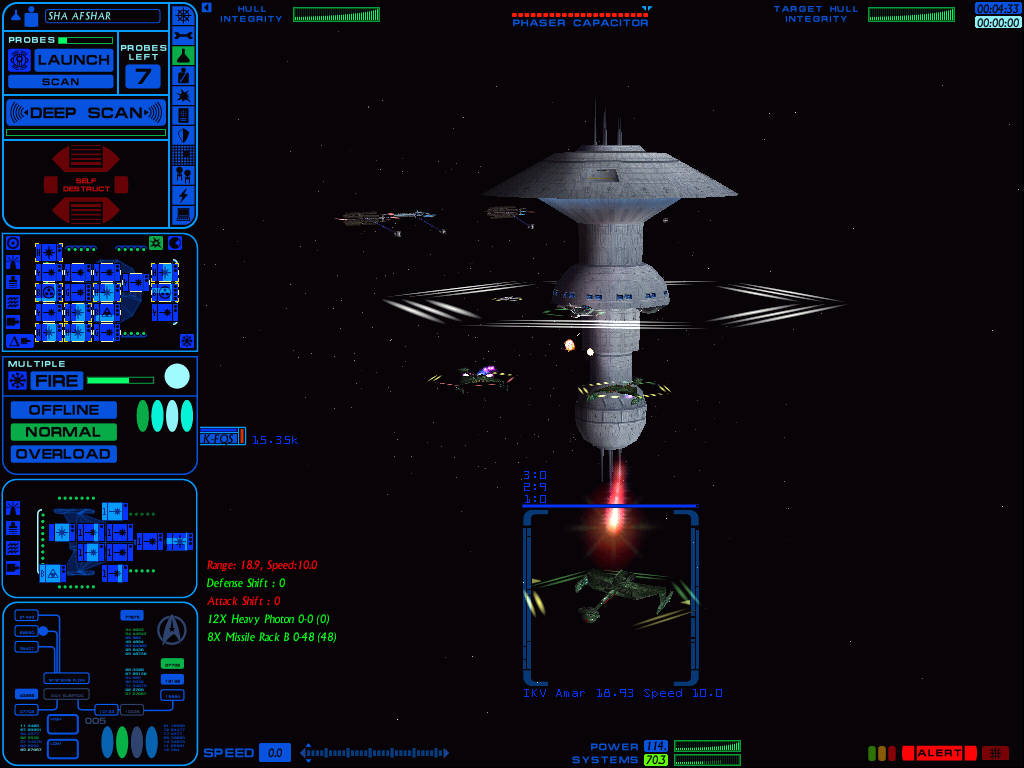
Task: Open the explosion icon panel tab
Action: coord(183,95)
